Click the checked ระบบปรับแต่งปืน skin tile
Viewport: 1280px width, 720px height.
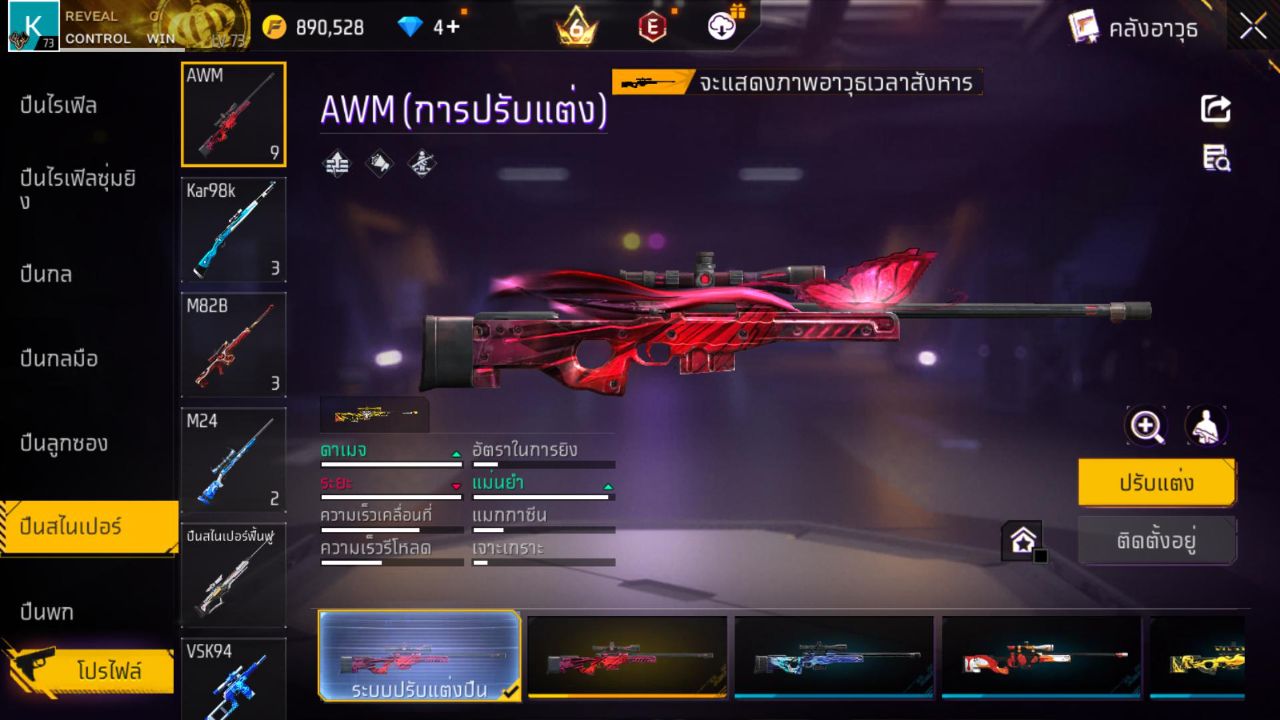[419, 658]
